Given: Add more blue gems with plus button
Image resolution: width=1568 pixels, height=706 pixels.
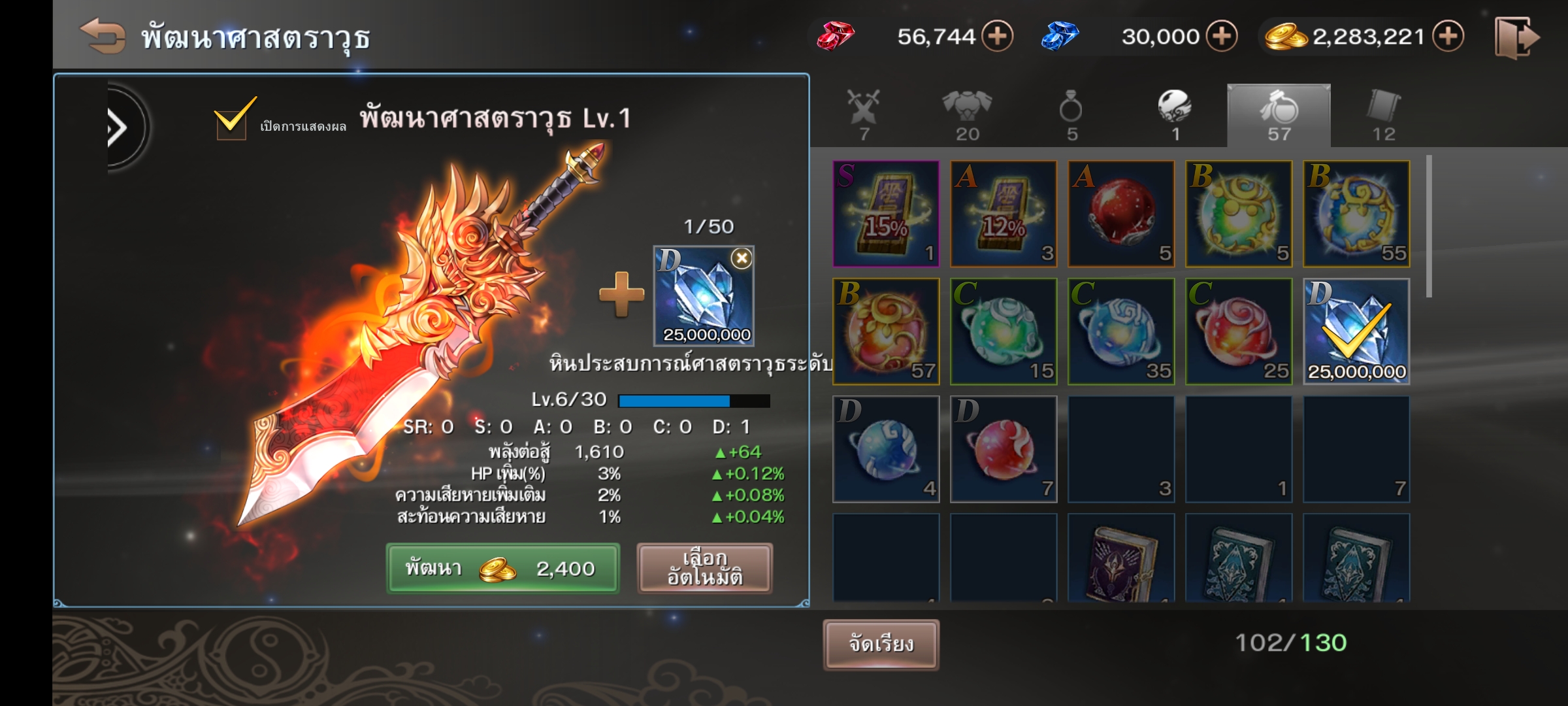Looking at the screenshot, I should pyautogui.click(x=1221, y=36).
